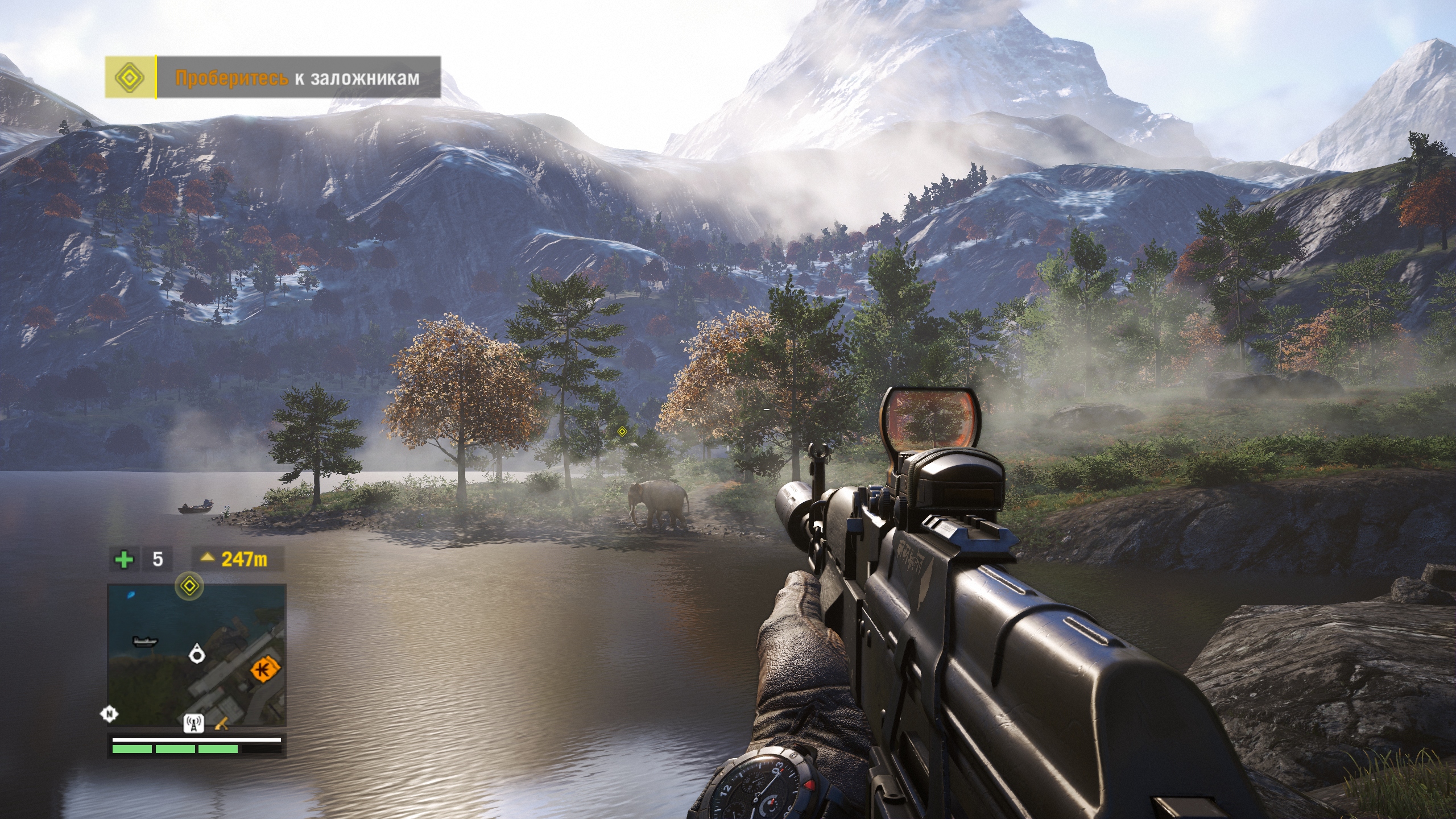Click the white player arrow on minimap
This screenshot has width=1456, height=819.
tap(197, 654)
